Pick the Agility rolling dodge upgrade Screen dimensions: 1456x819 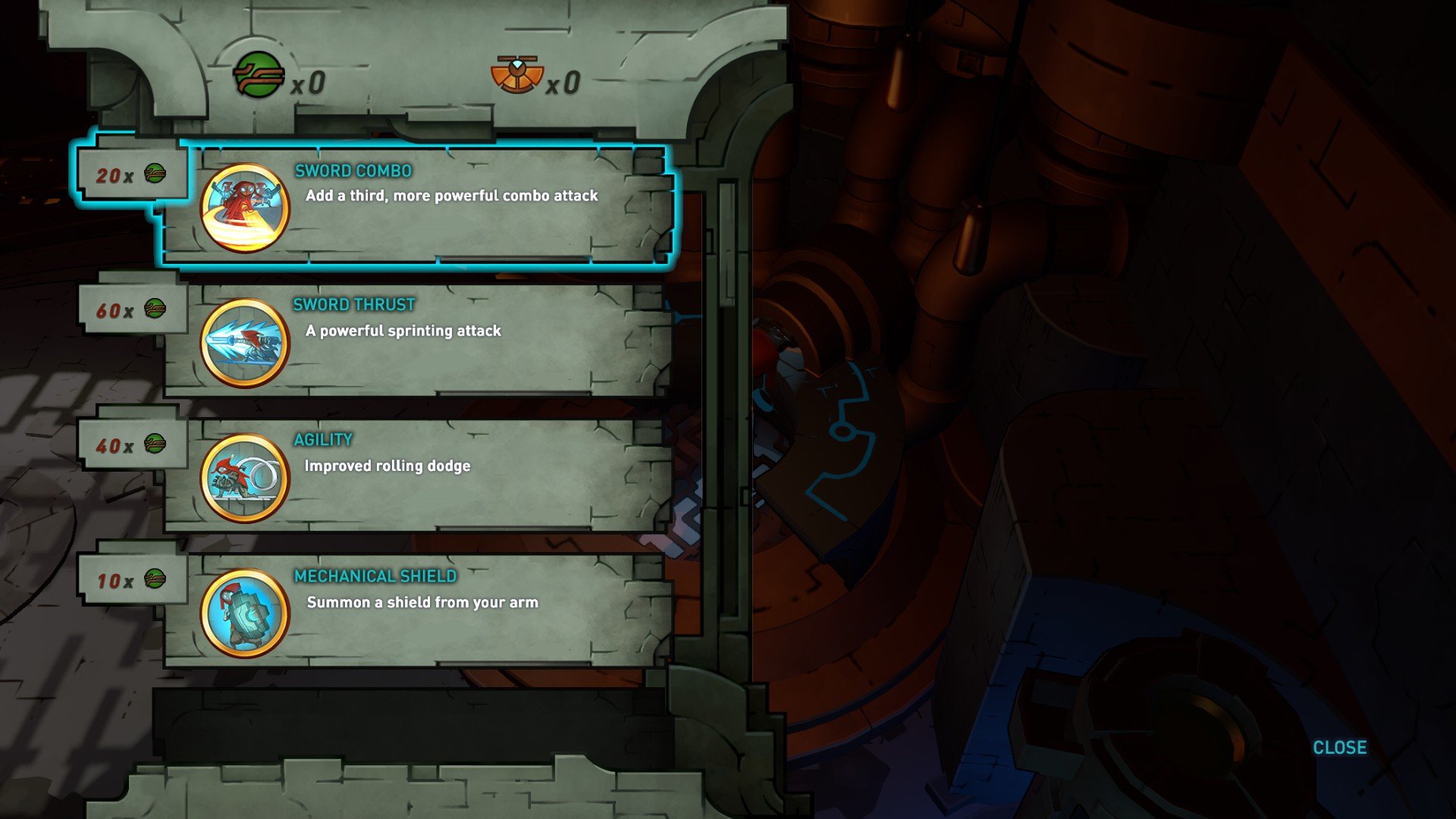point(417,475)
